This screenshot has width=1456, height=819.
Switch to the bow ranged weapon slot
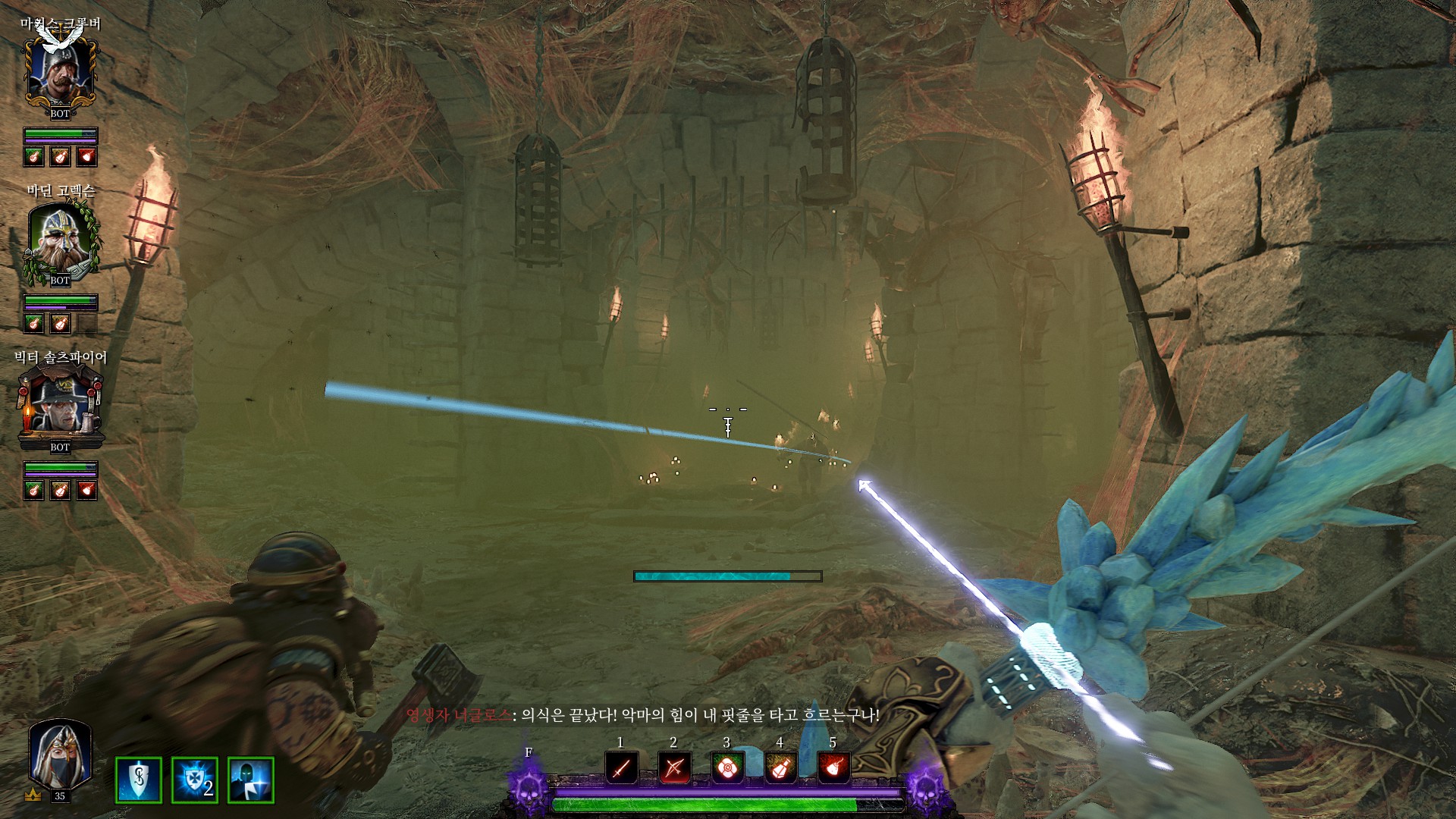coord(673,768)
